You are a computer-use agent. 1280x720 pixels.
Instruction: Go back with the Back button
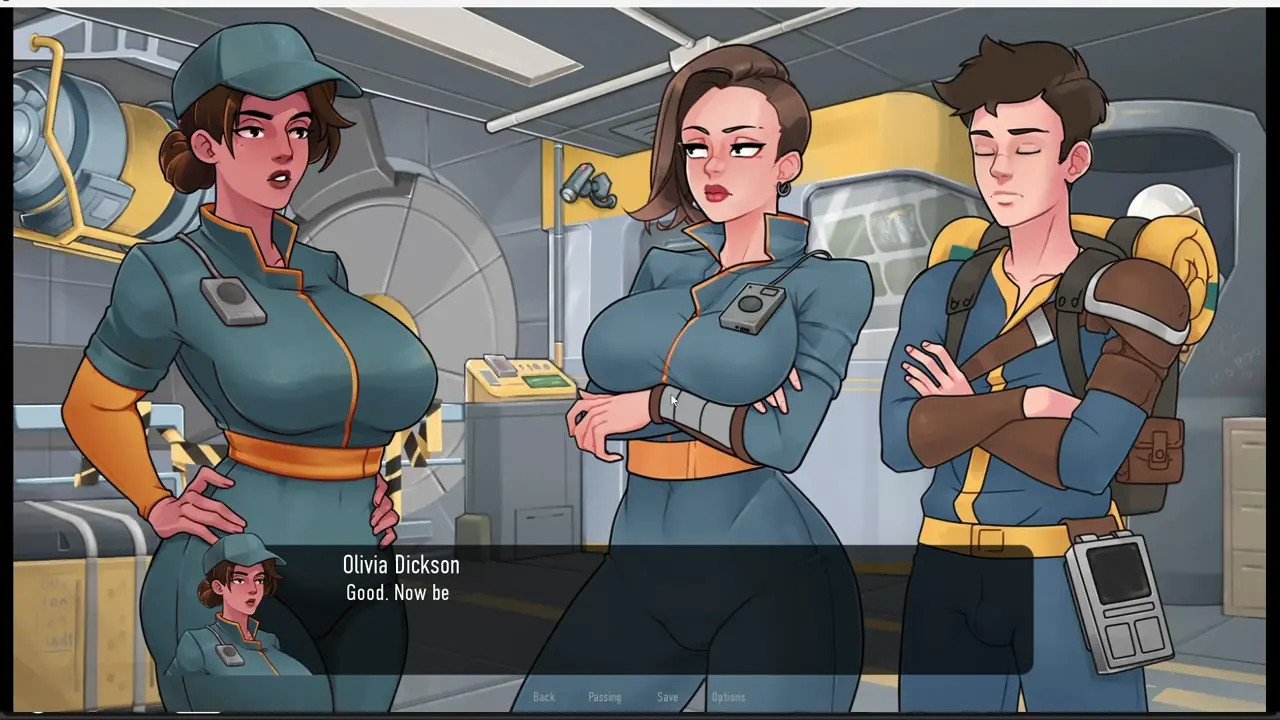[544, 697]
